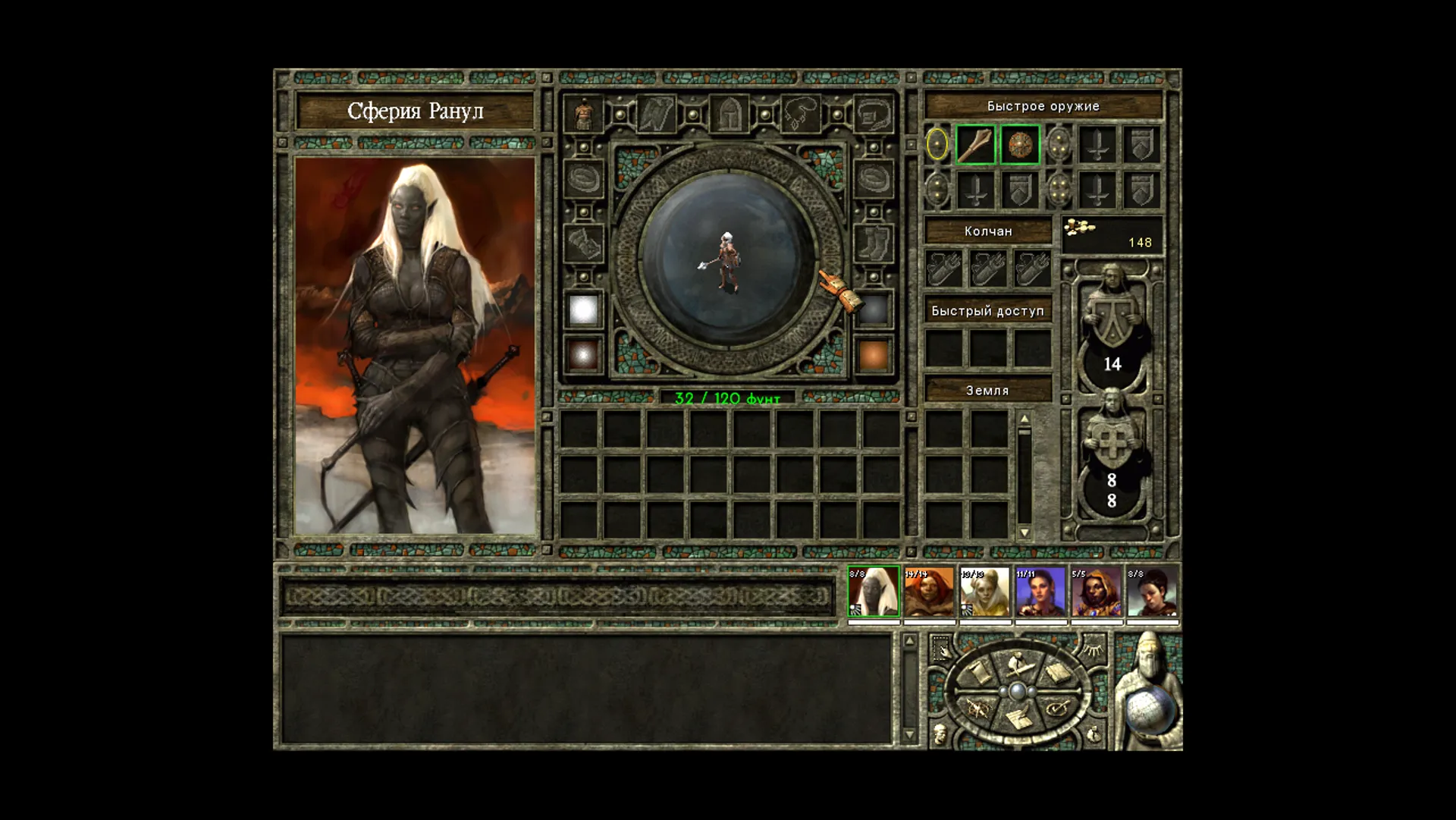Screen dimensions: 1456x820
Task: Open the journal book screen
Action: pos(1057,672)
